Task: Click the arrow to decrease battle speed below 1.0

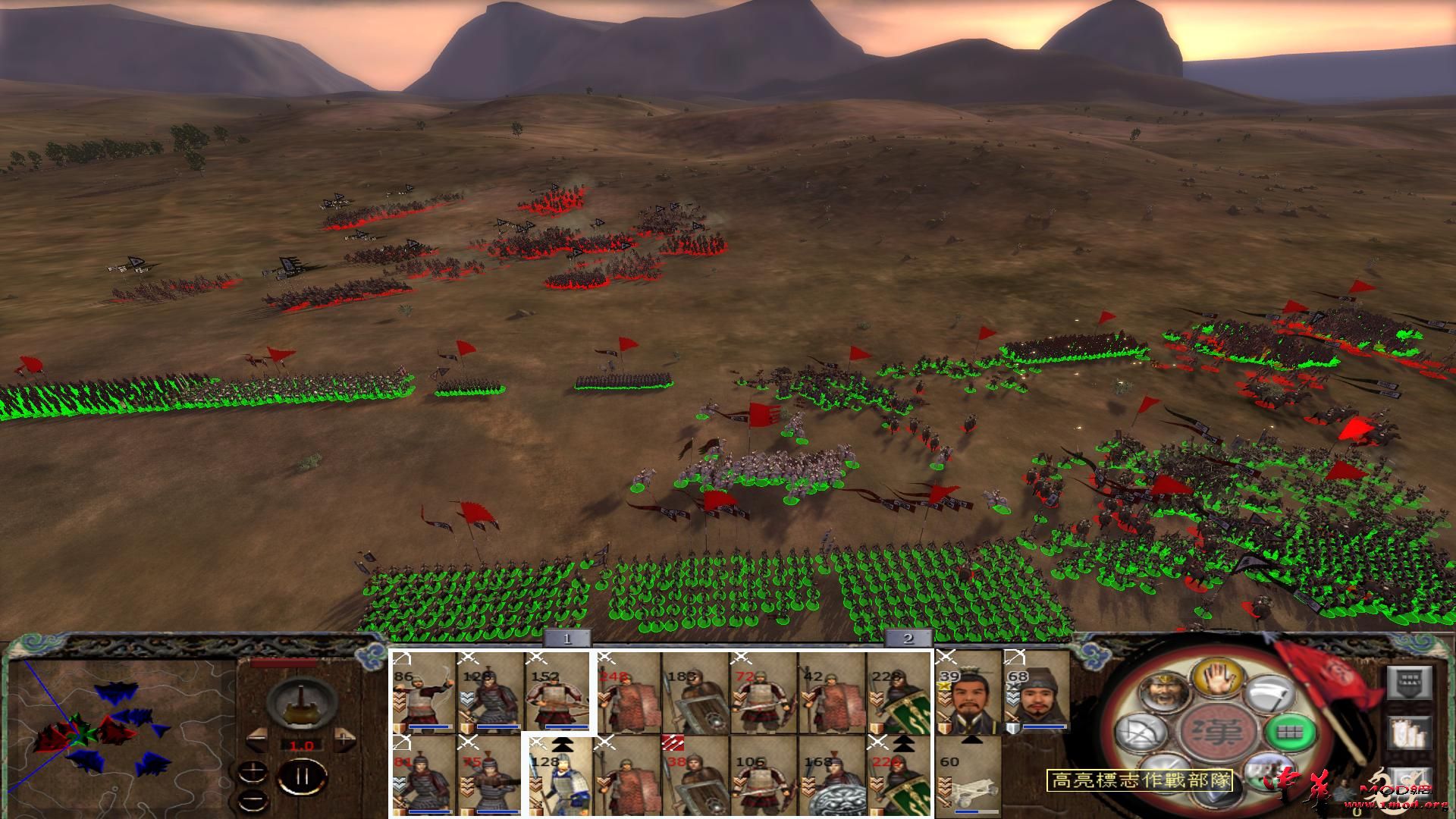Action: [x=257, y=738]
